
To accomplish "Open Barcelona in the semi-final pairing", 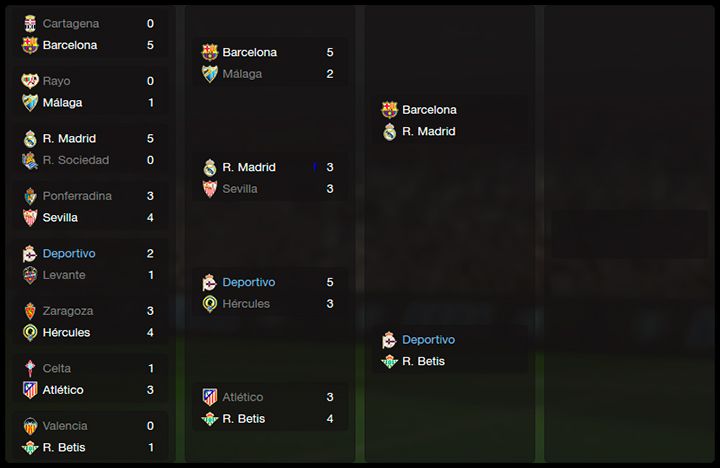I will pos(429,110).
